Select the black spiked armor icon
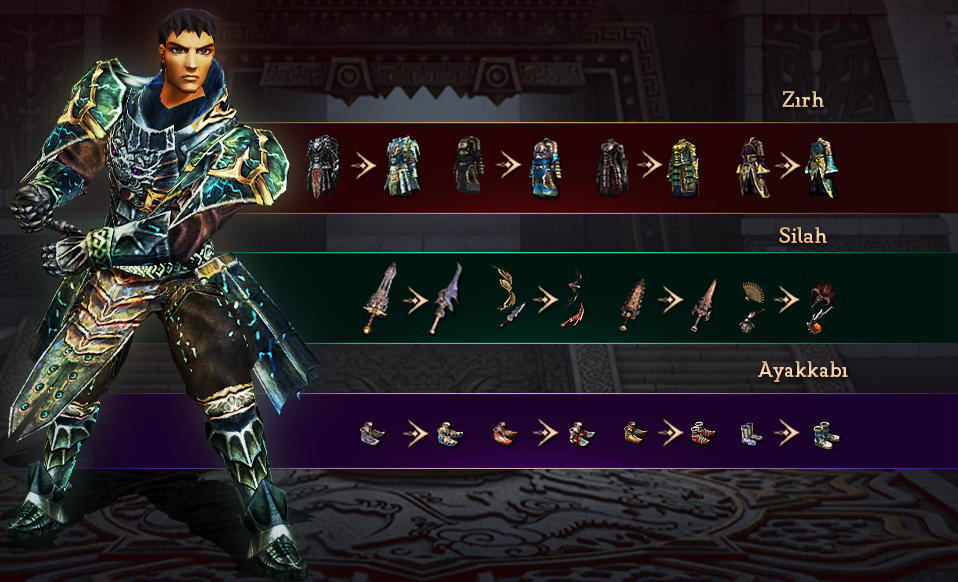958x582 pixels. click(x=323, y=165)
